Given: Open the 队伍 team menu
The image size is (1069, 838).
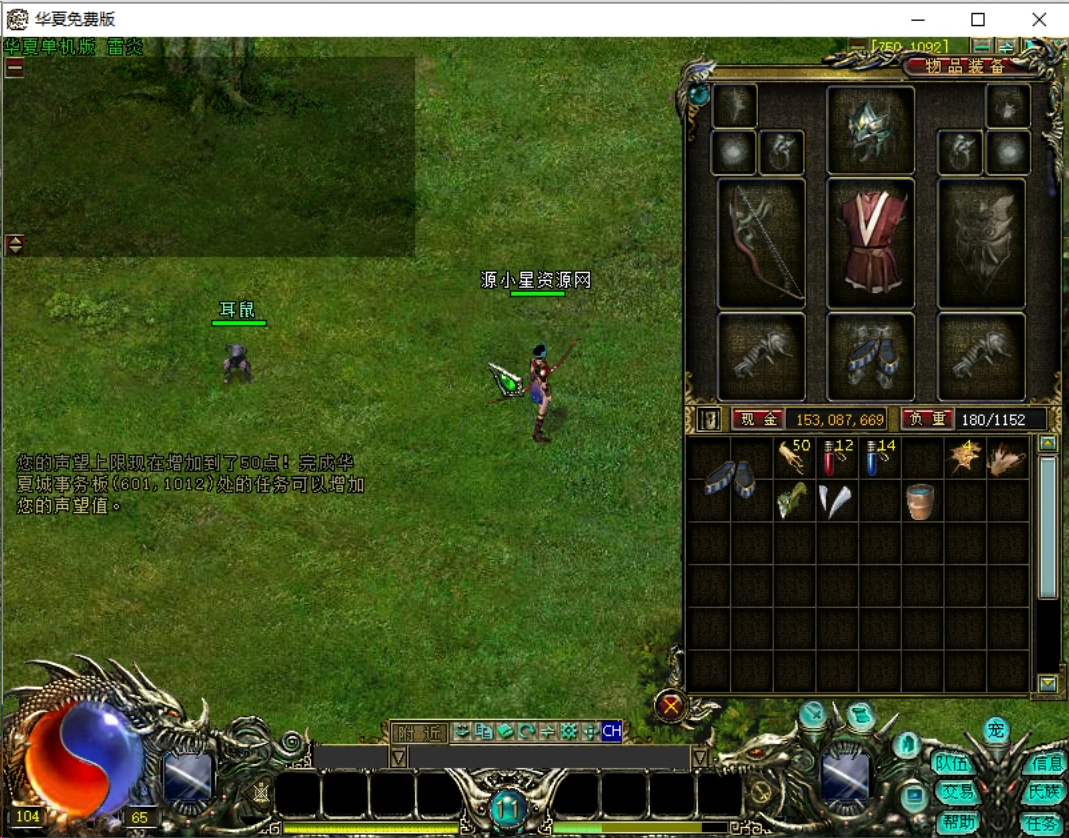Looking at the screenshot, I should pyautogui.click(x=951, y=763).
